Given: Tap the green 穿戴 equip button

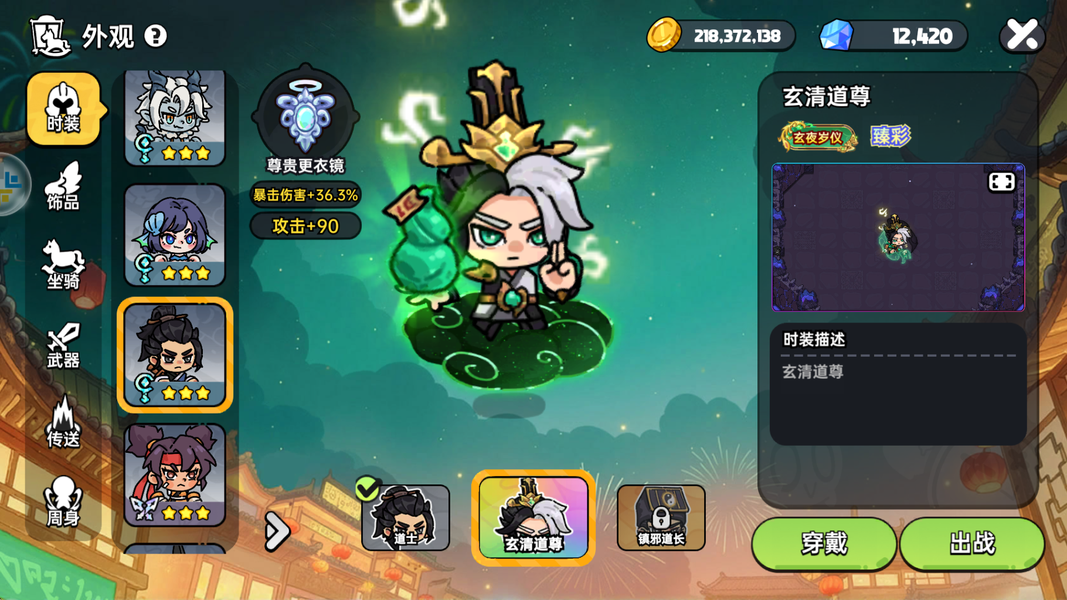Looking at the screenshot, I should [824, 543].
